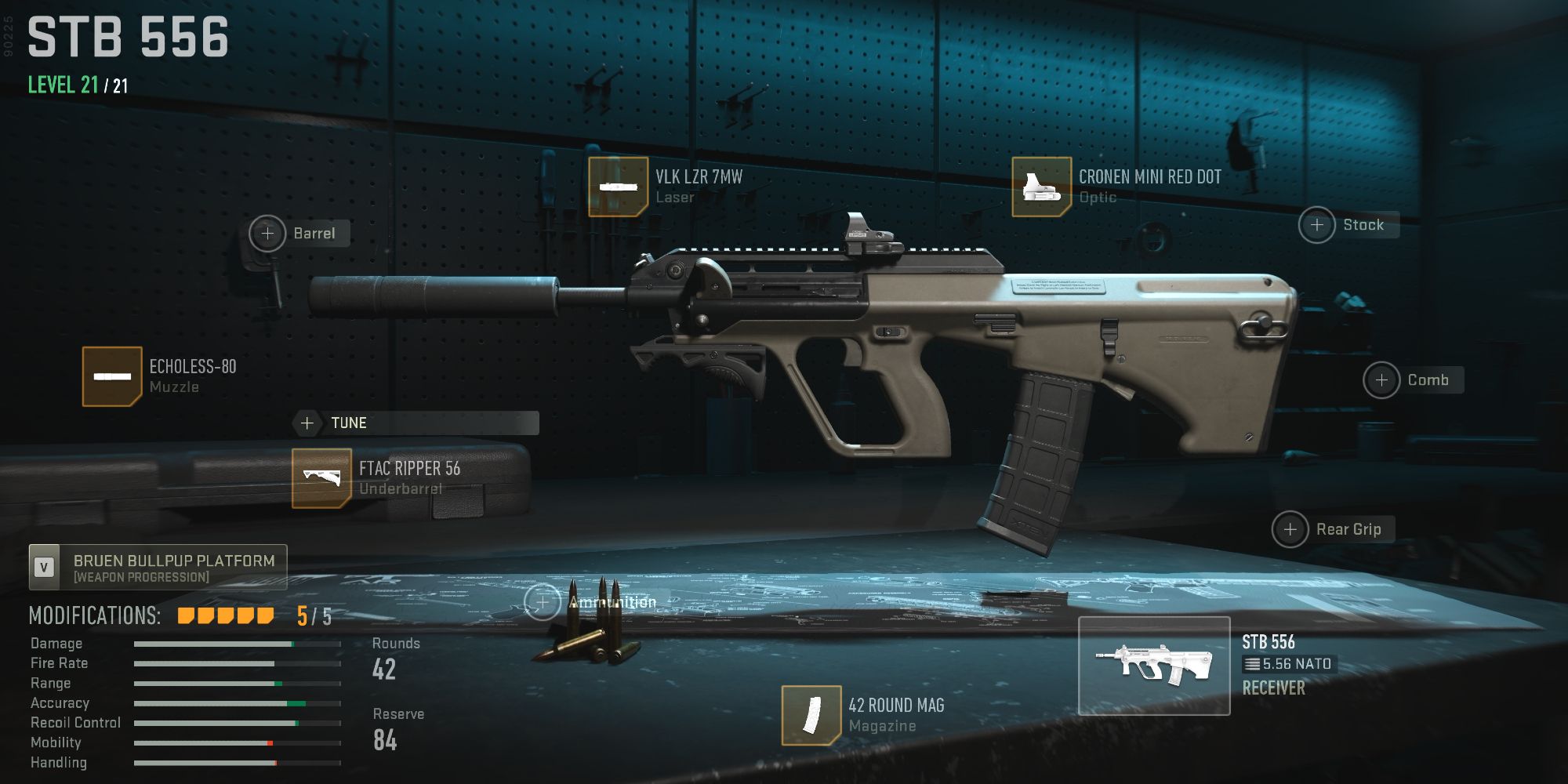Click the VLK LZR 7MW Laser icon
1568x784 pixels.
tap(619, 186)
